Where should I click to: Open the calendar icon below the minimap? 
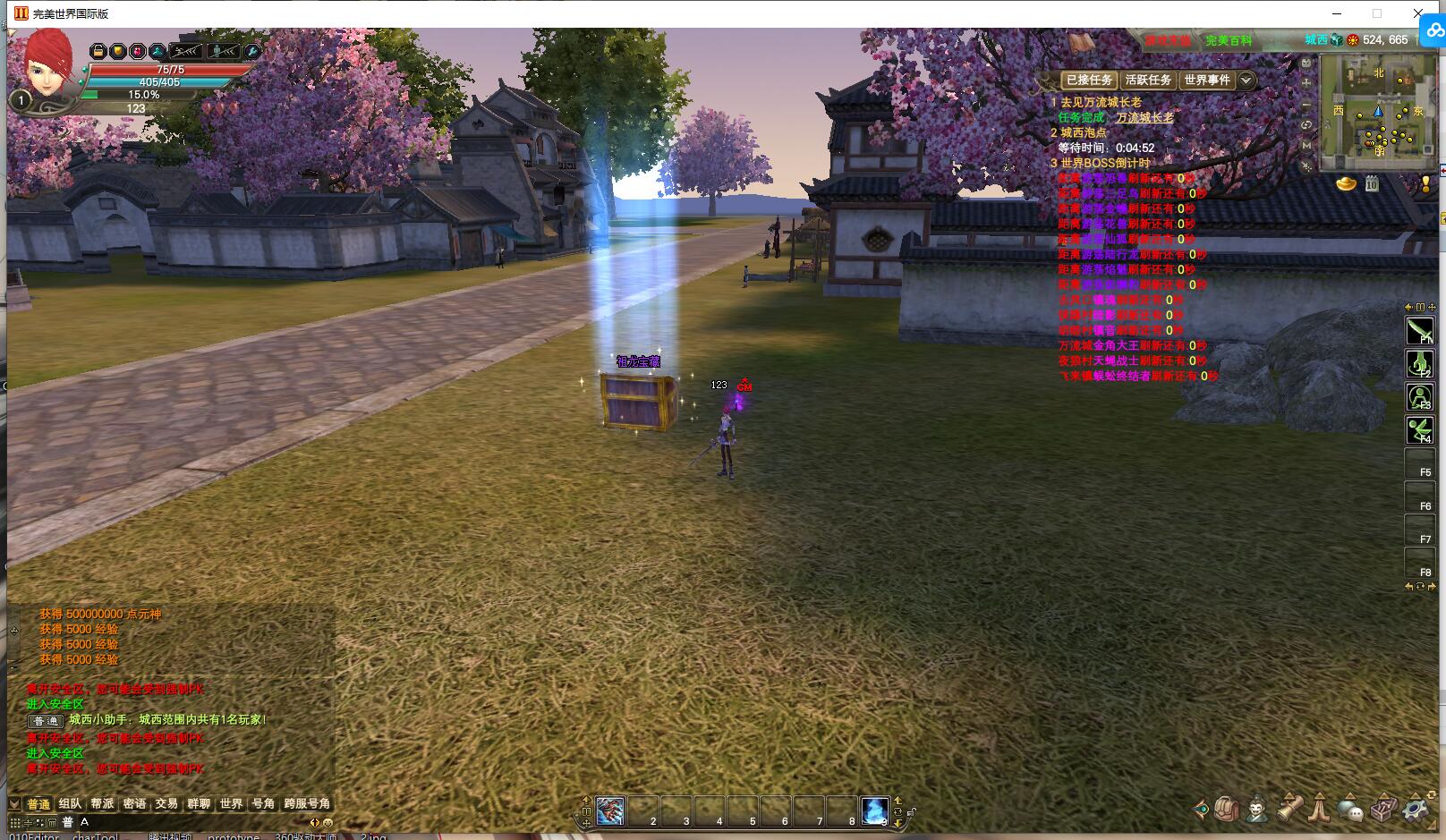point(1372,184)
